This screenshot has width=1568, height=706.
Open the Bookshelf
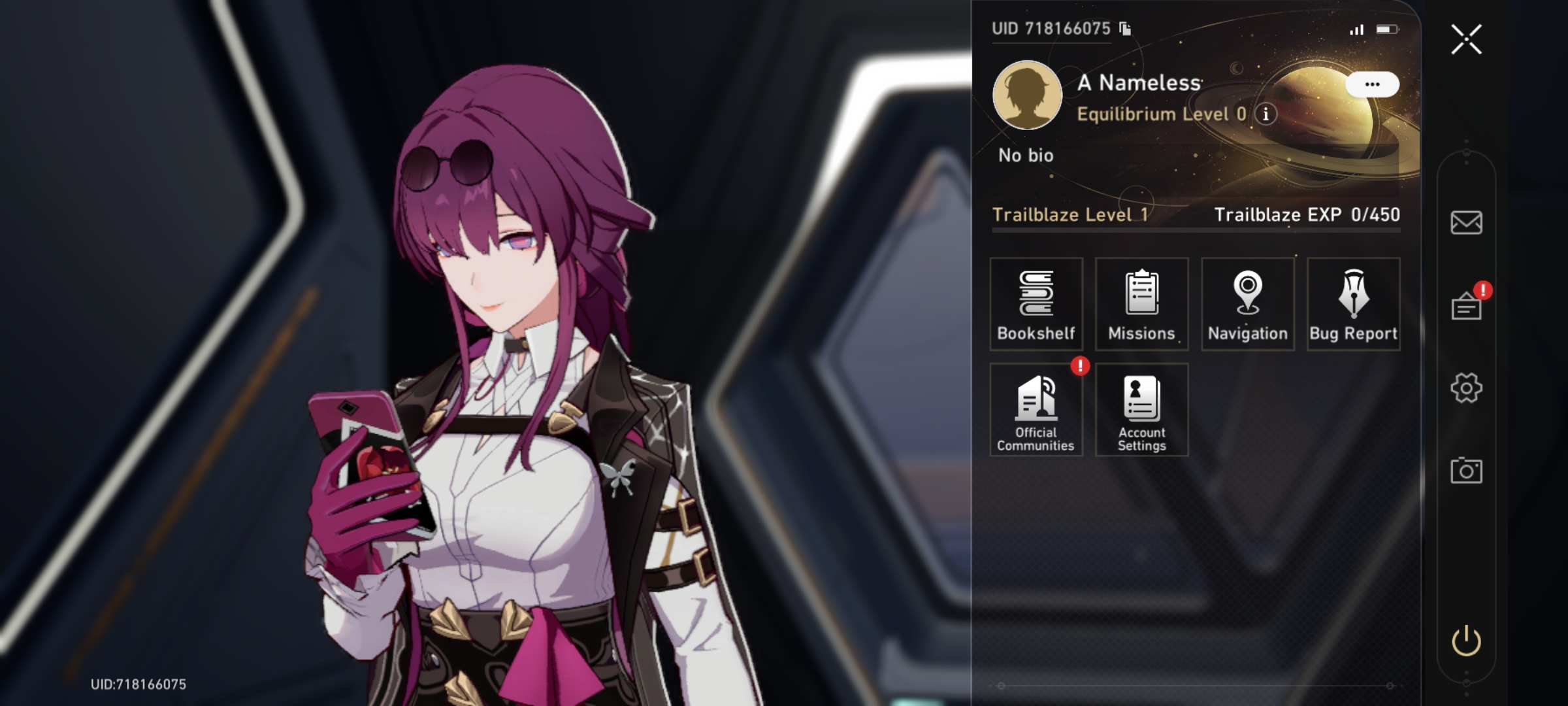[x=1036, y=304]
